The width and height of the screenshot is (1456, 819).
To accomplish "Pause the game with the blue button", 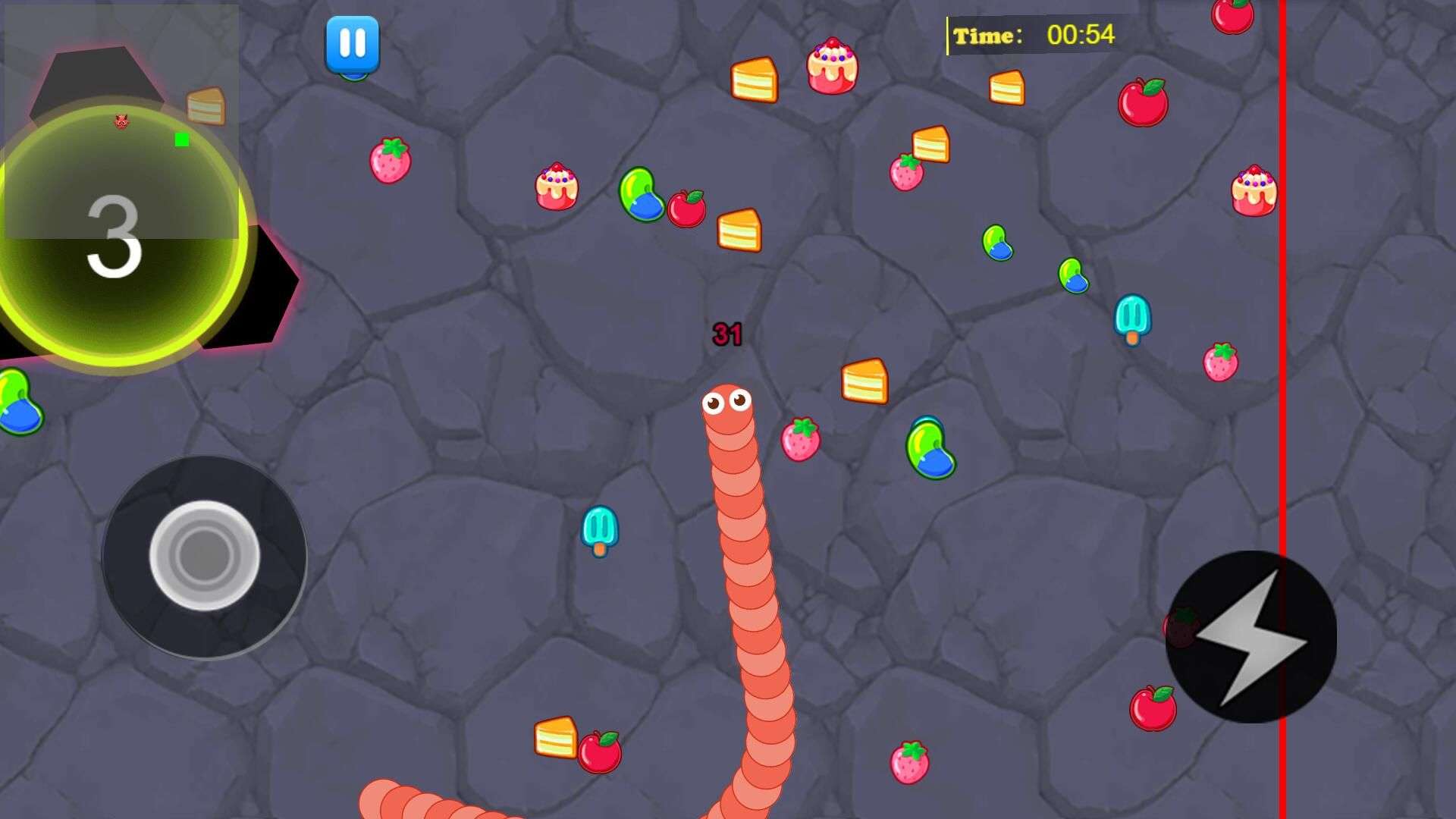I will [x=353, y=44].
